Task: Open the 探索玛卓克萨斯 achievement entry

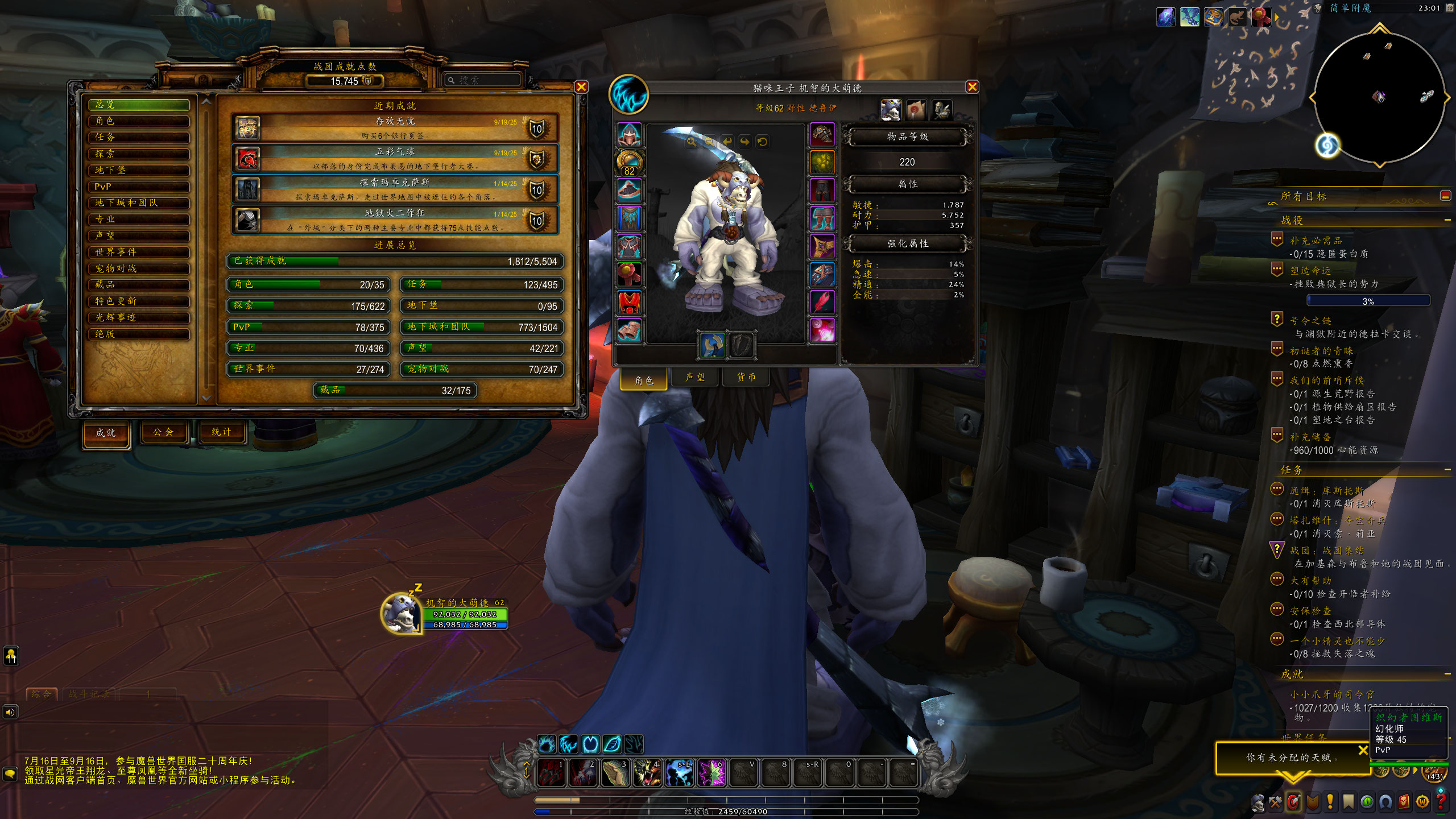Action: pos(395,189)
